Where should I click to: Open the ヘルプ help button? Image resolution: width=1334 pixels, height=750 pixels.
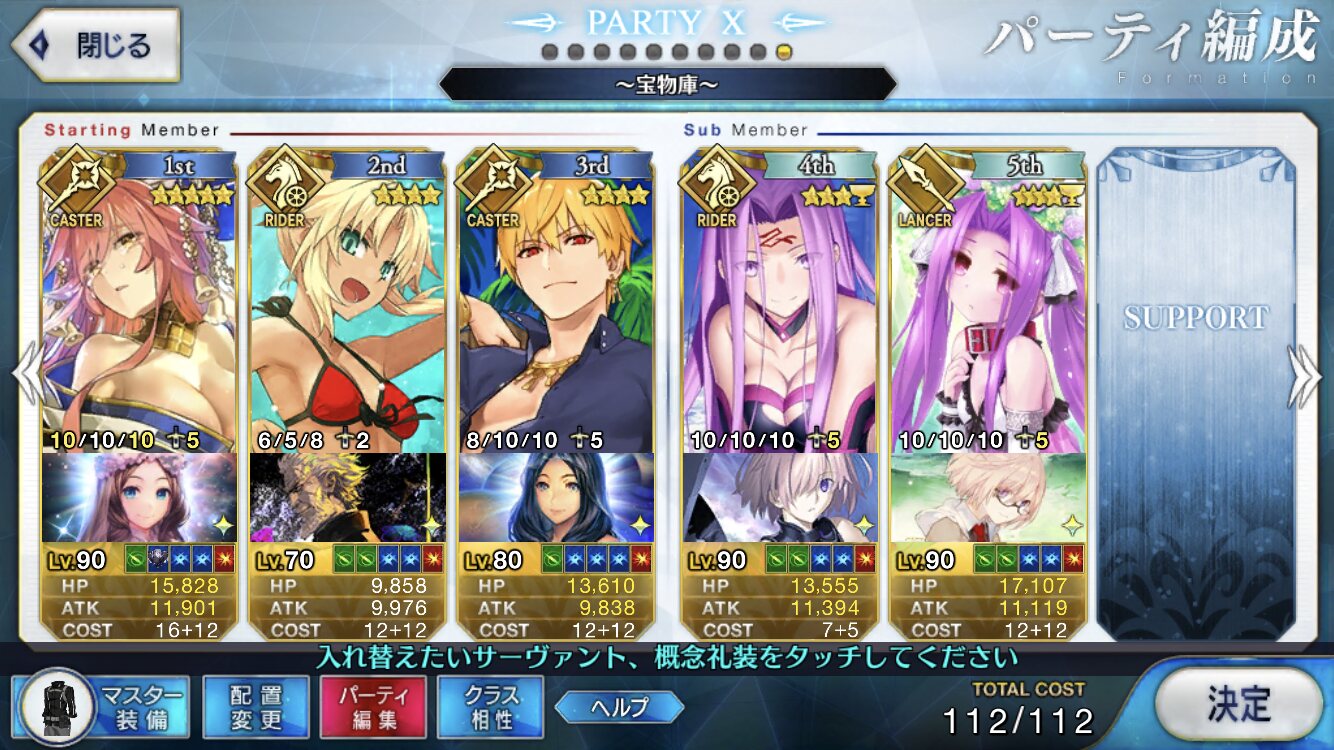[x=619, y=707]
